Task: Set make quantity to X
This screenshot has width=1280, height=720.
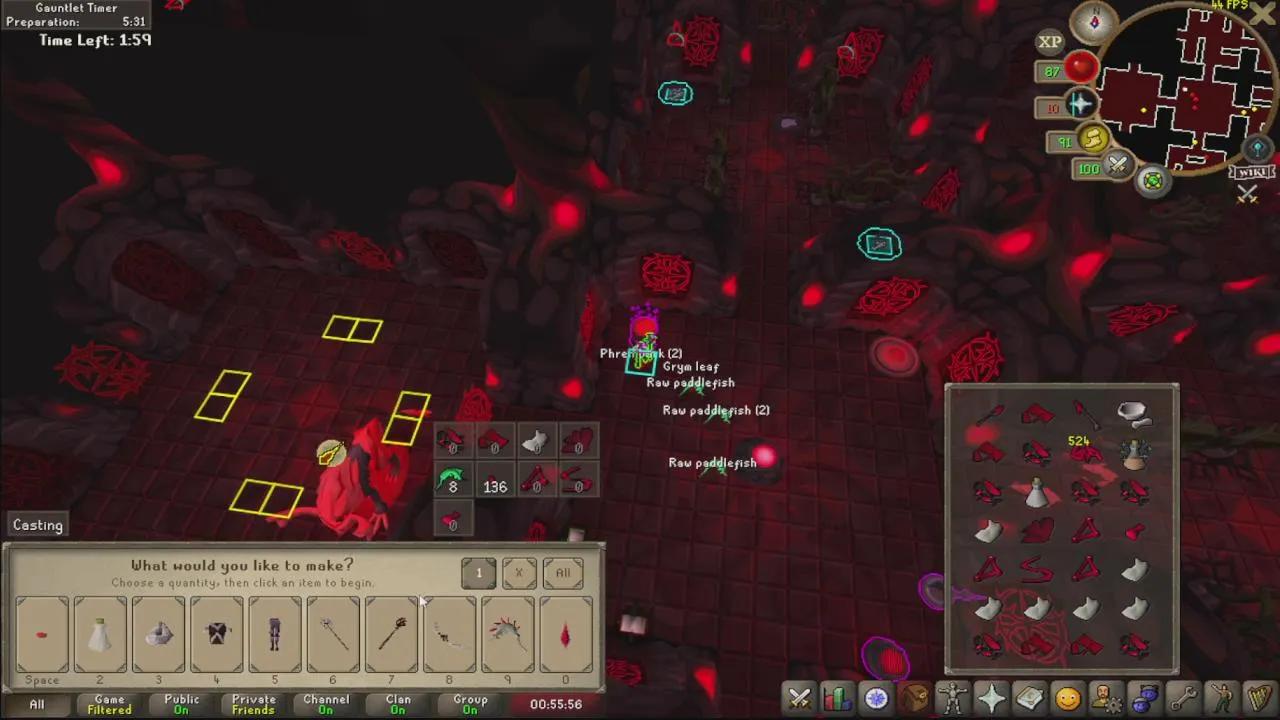Action: point(519,573)
